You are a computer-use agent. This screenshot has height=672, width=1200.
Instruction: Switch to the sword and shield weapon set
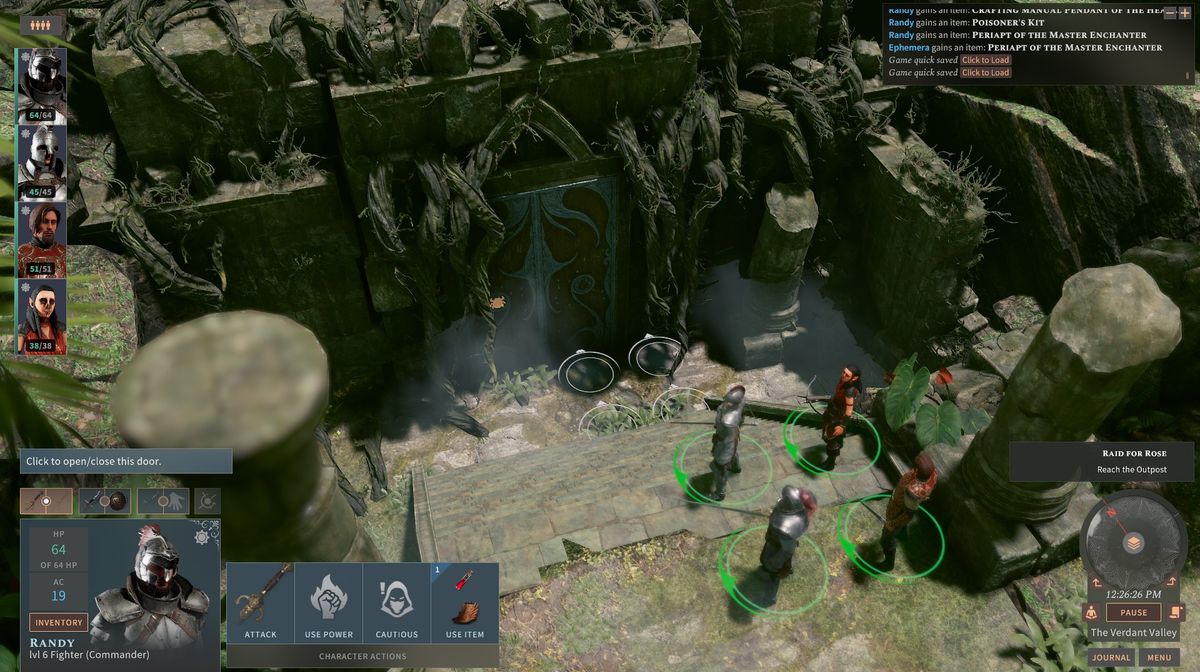[x=105, y=501]
